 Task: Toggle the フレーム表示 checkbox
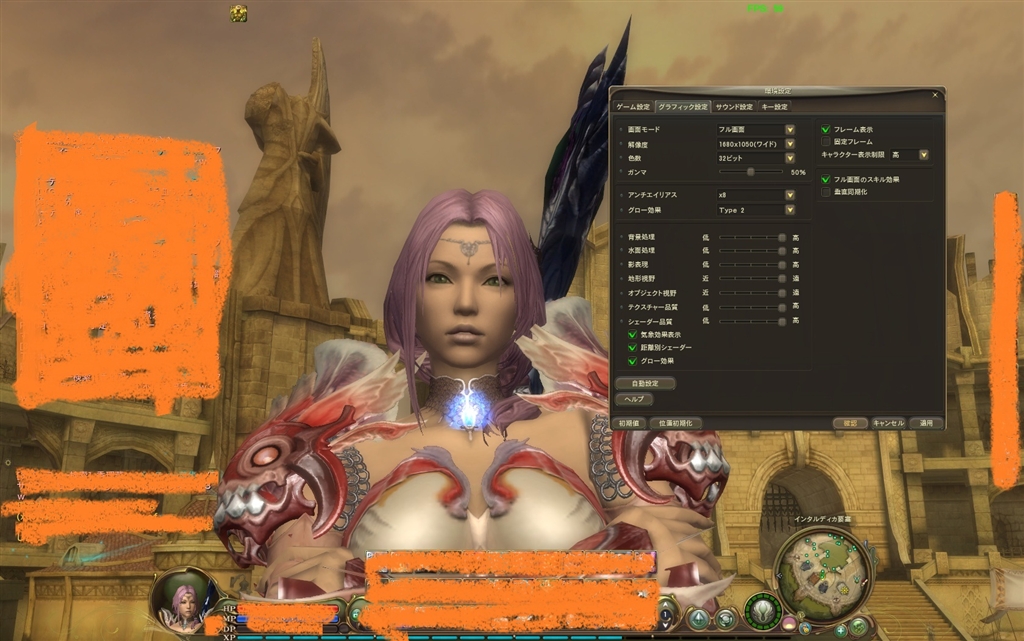(x=826, y=130)
